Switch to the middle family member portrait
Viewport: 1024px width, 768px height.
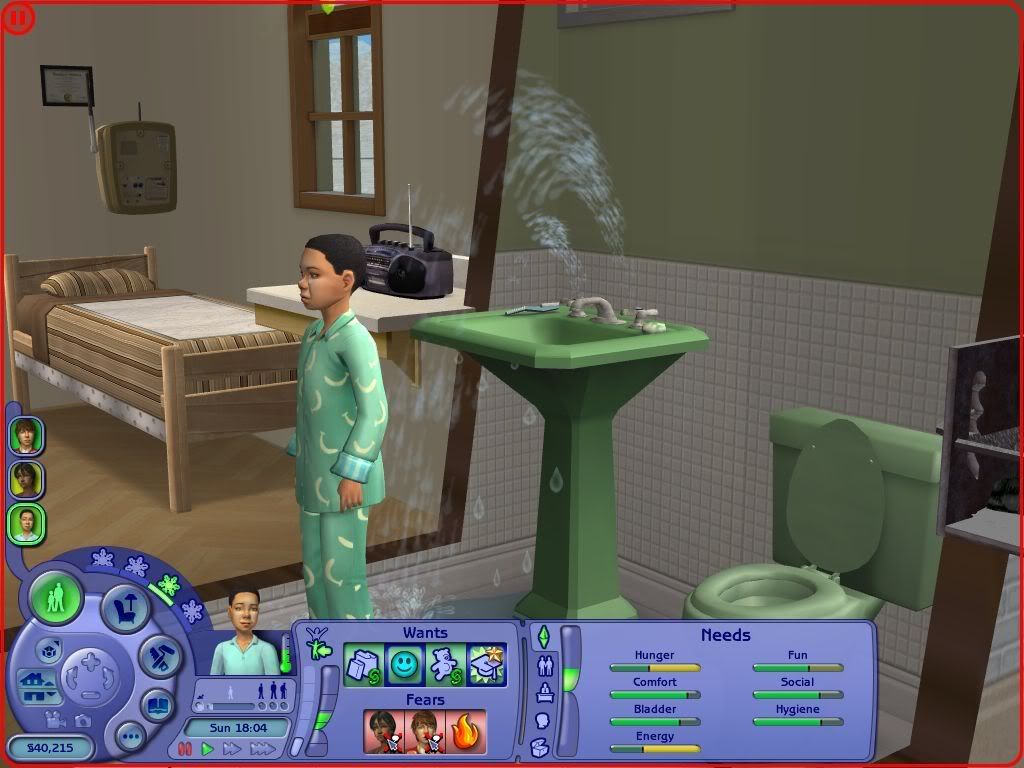pos(26,480)
